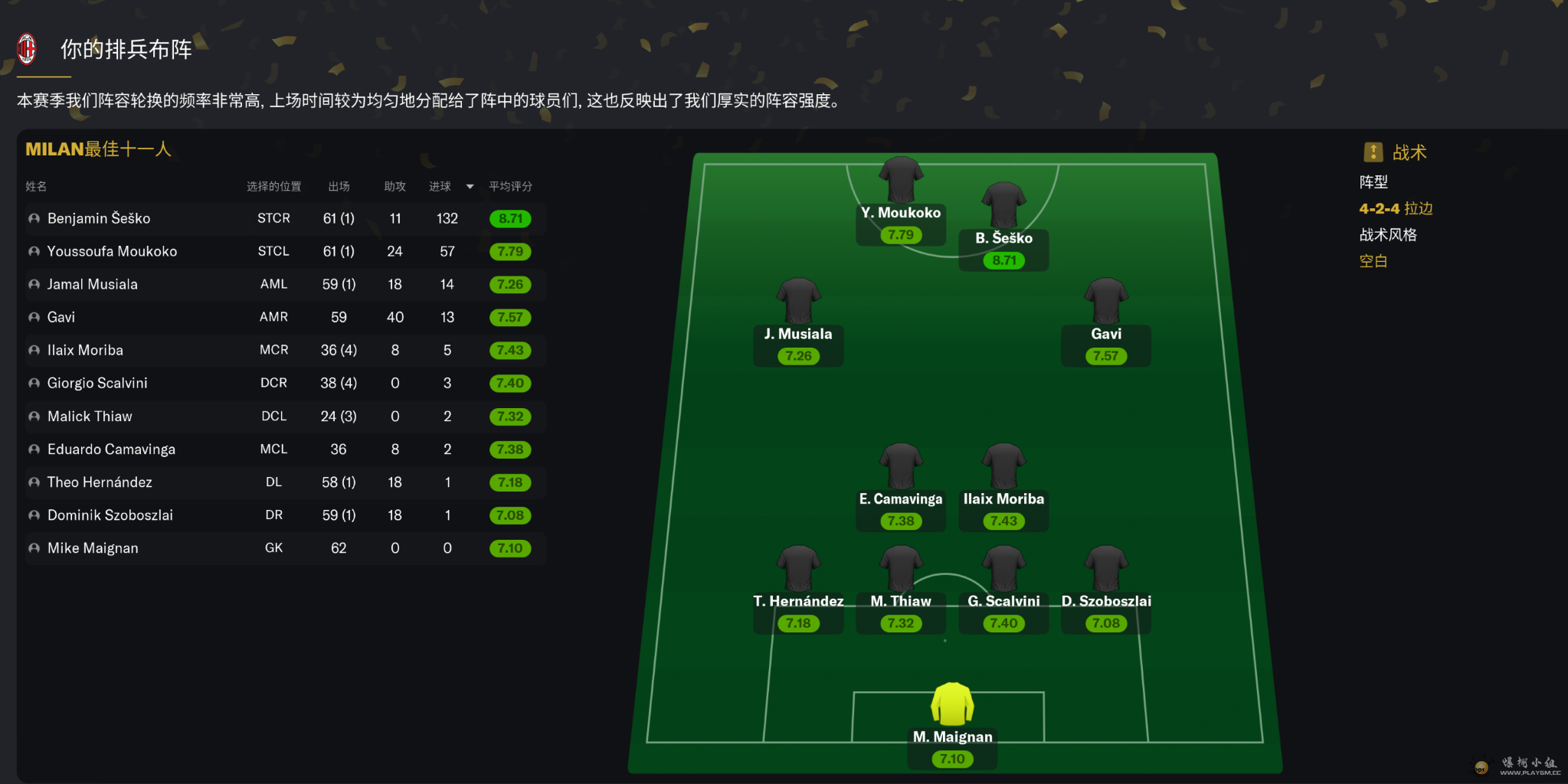Open Malick Thiaw's profile row
The height and width of the screenshot is (784, 1568).
(x=90, y=416)
